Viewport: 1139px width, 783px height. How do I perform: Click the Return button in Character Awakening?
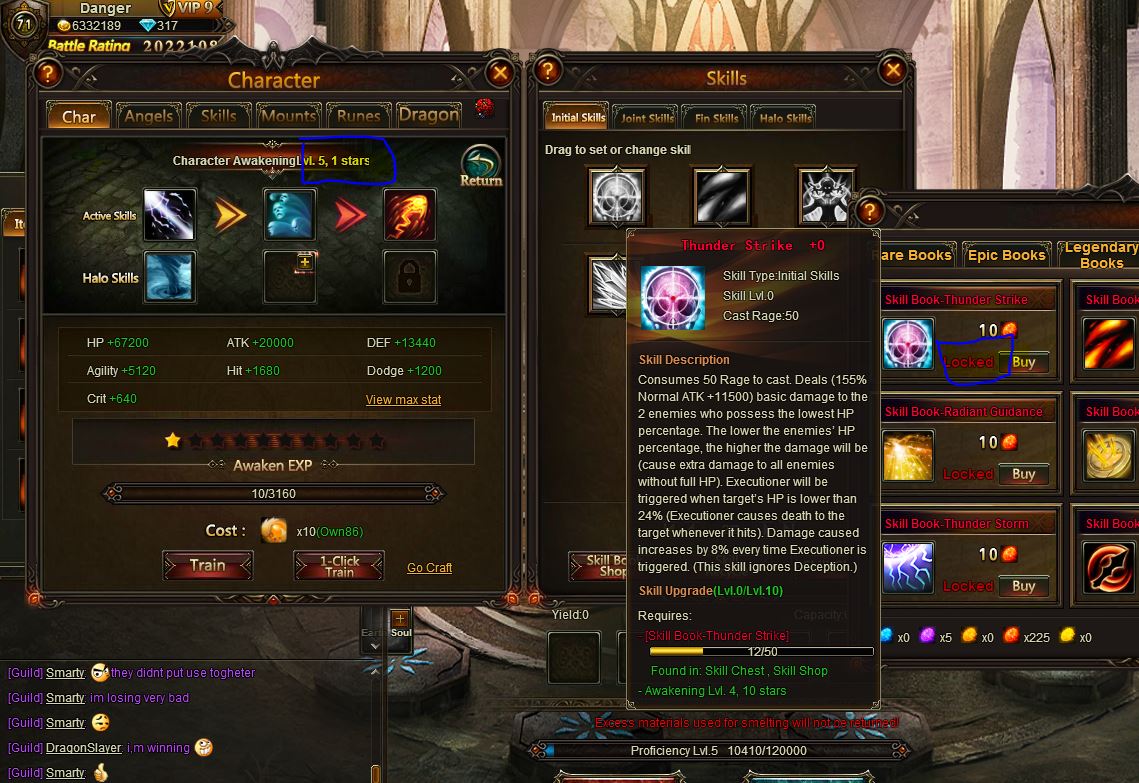pos(481,167)
